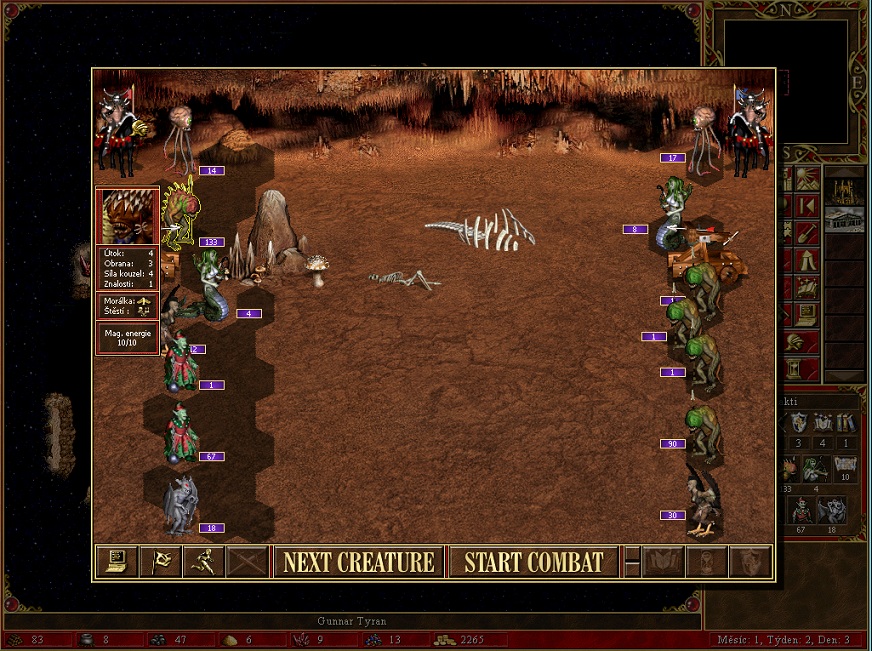This screenshot has width=872, height=651.
Task: Select the medusa stack of 4
Action: (212, 285)
